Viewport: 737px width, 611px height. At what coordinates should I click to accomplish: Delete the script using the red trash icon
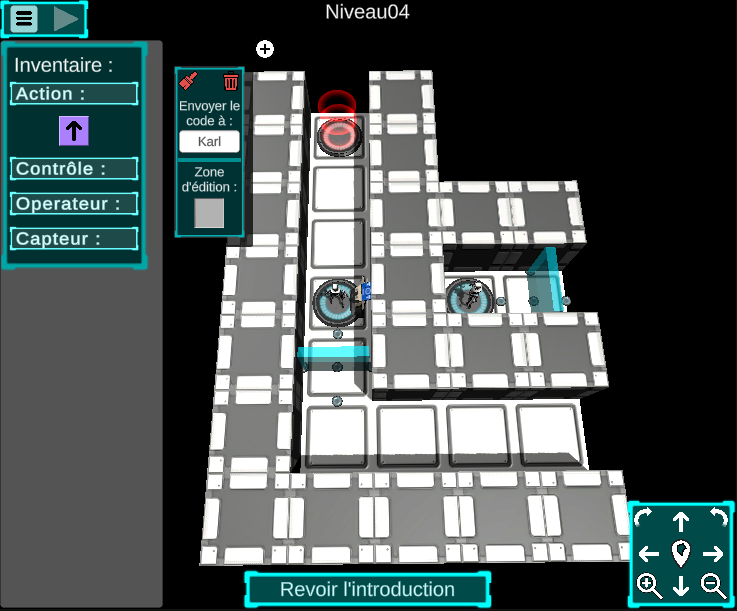point(231,82)
